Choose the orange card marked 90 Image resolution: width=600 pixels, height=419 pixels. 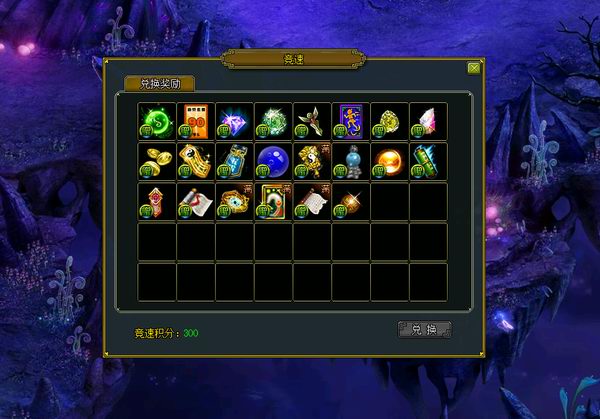[x=194, y=120]
